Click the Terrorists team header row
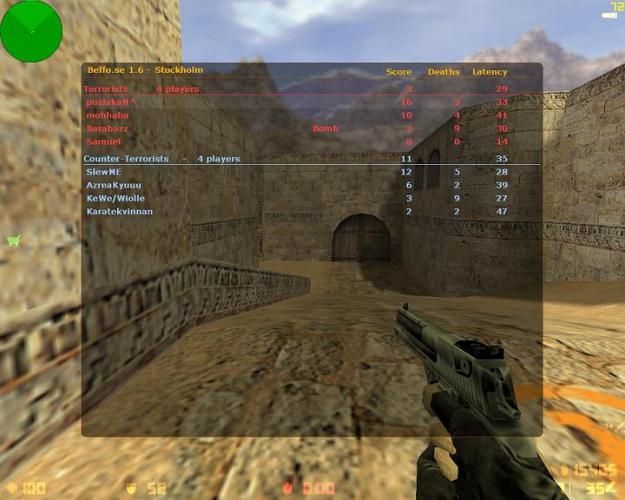 click(x=141, y=89)
